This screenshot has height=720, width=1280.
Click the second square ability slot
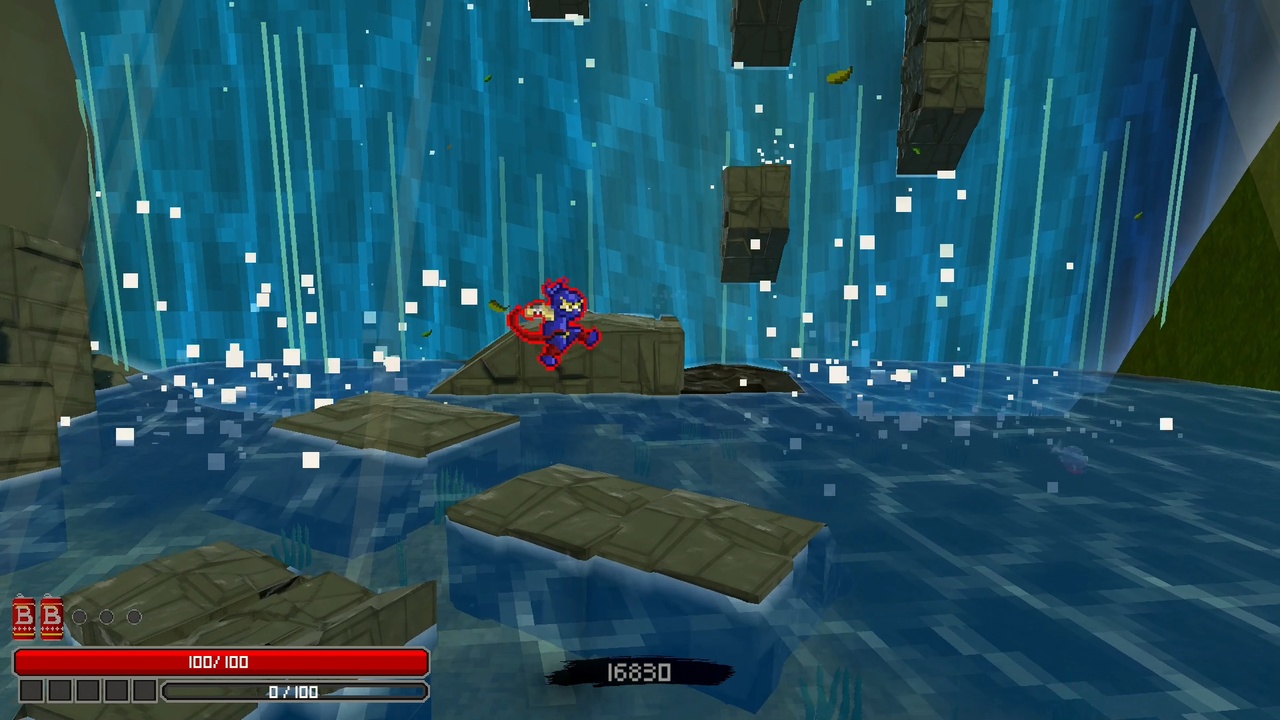click(59, 690)
